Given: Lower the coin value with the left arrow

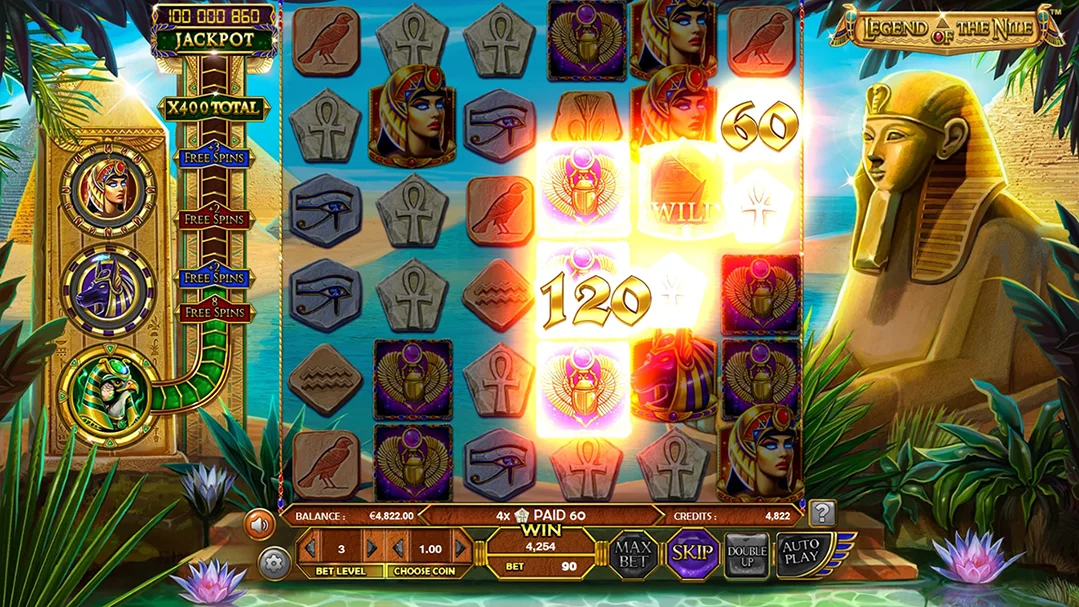Looking at the screenshot, I should 397,548.
